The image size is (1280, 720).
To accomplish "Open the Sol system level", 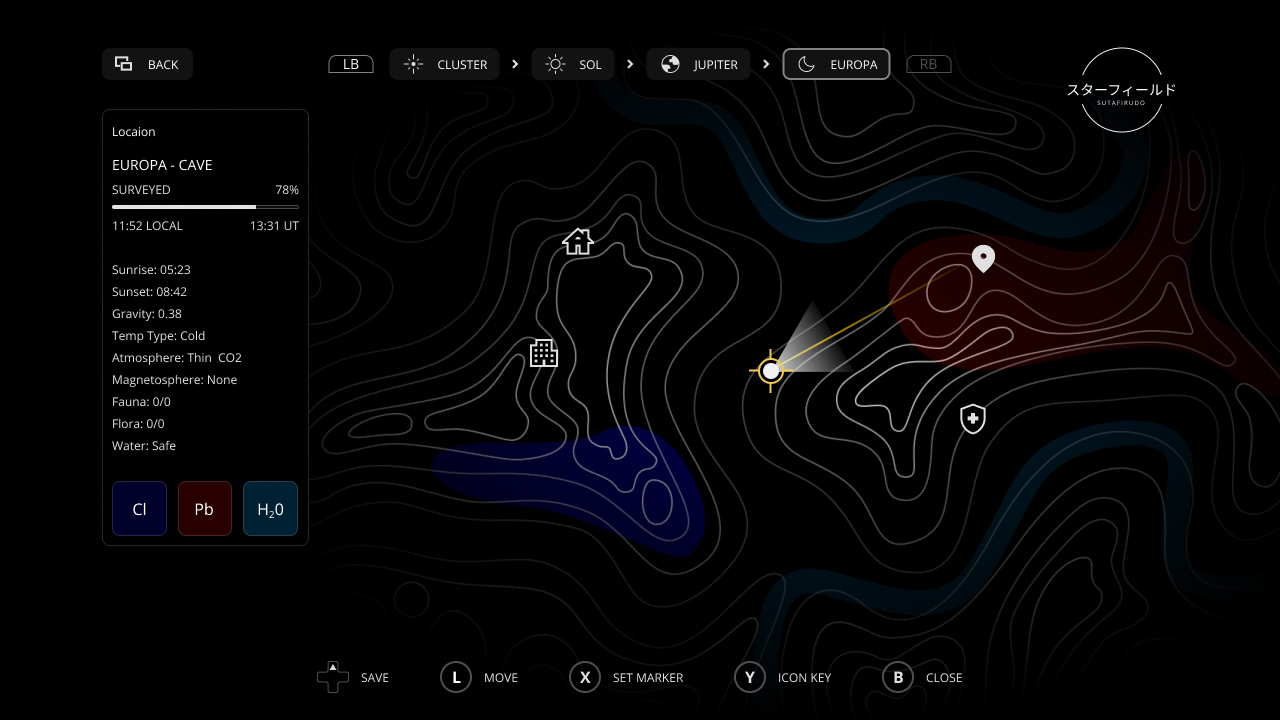I will coord(573,64).
